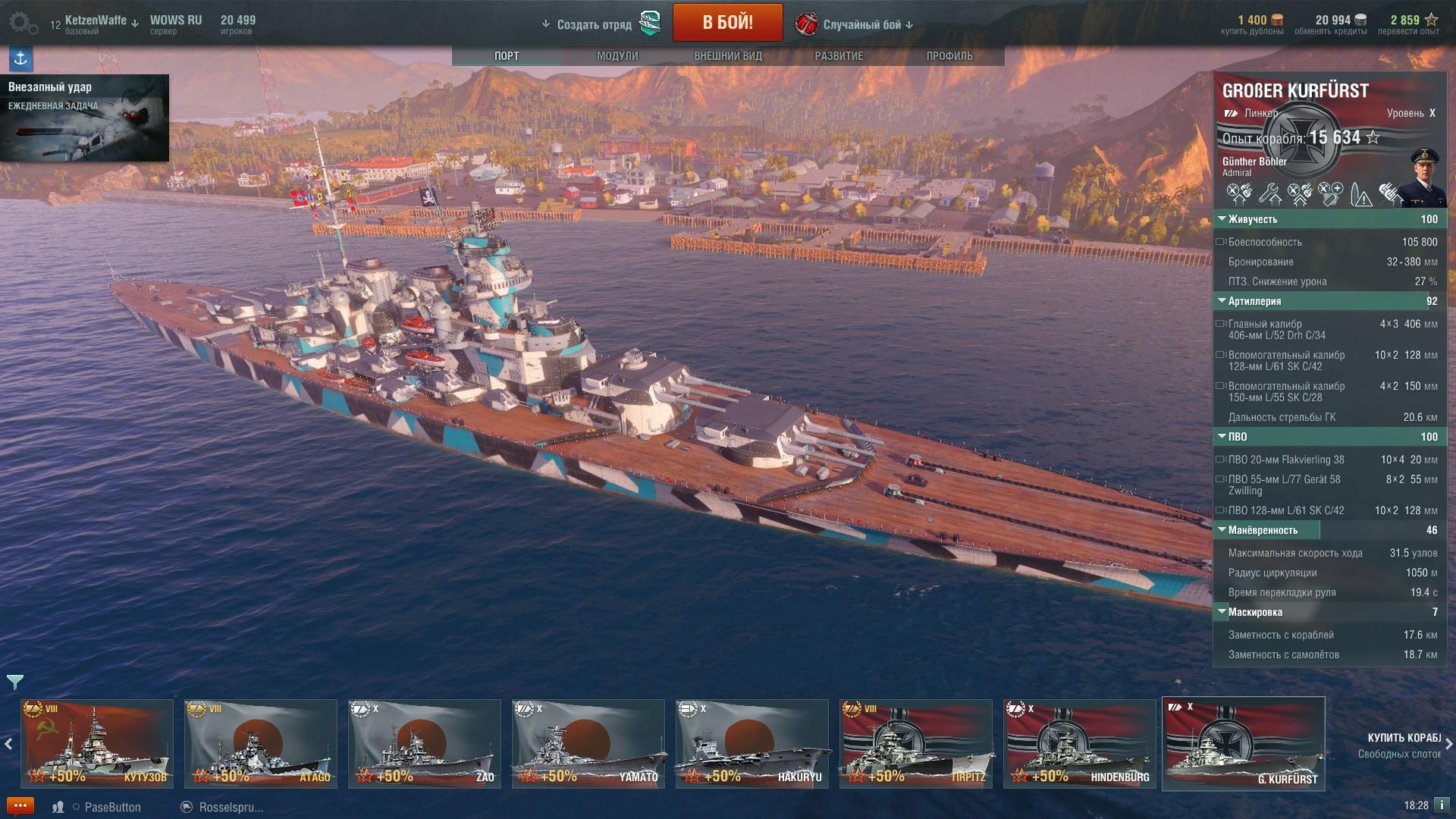Open the ship carousel filter funnel
Screen dimensions: 1456x819
tap(14, 682)
